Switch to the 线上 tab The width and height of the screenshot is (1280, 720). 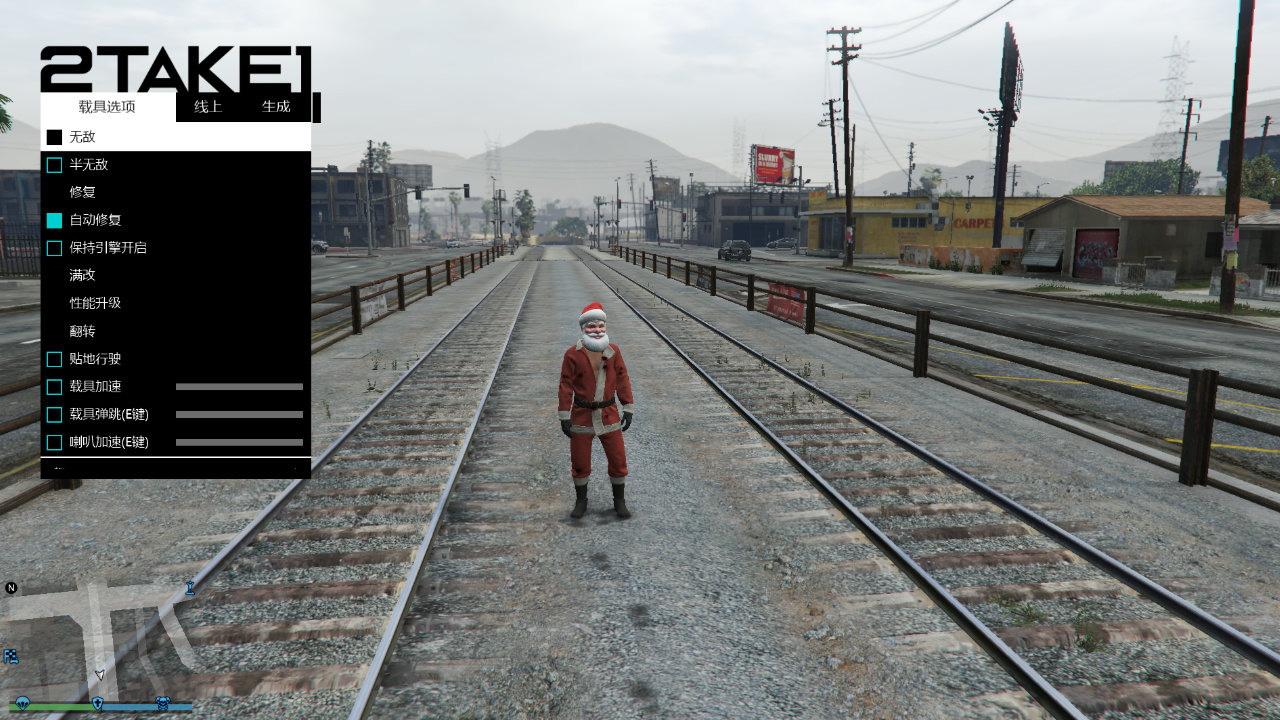tap(208, 107)
